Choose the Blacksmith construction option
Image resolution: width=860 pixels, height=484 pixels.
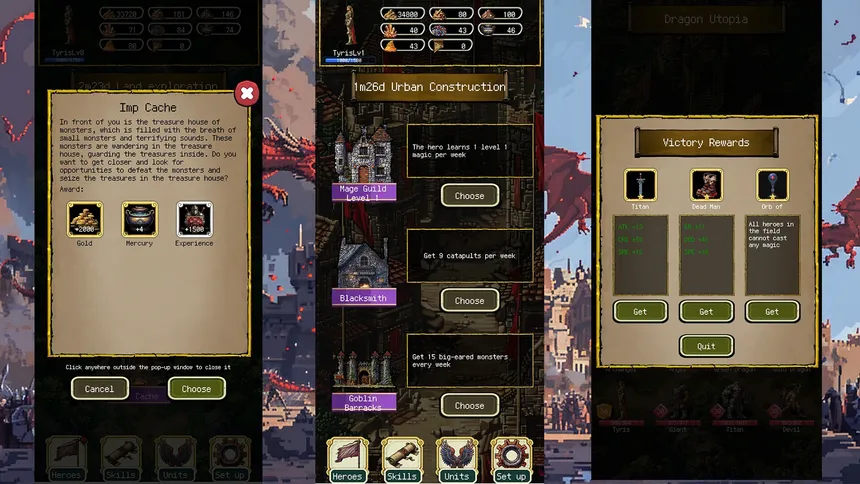(x=469, y=300)
